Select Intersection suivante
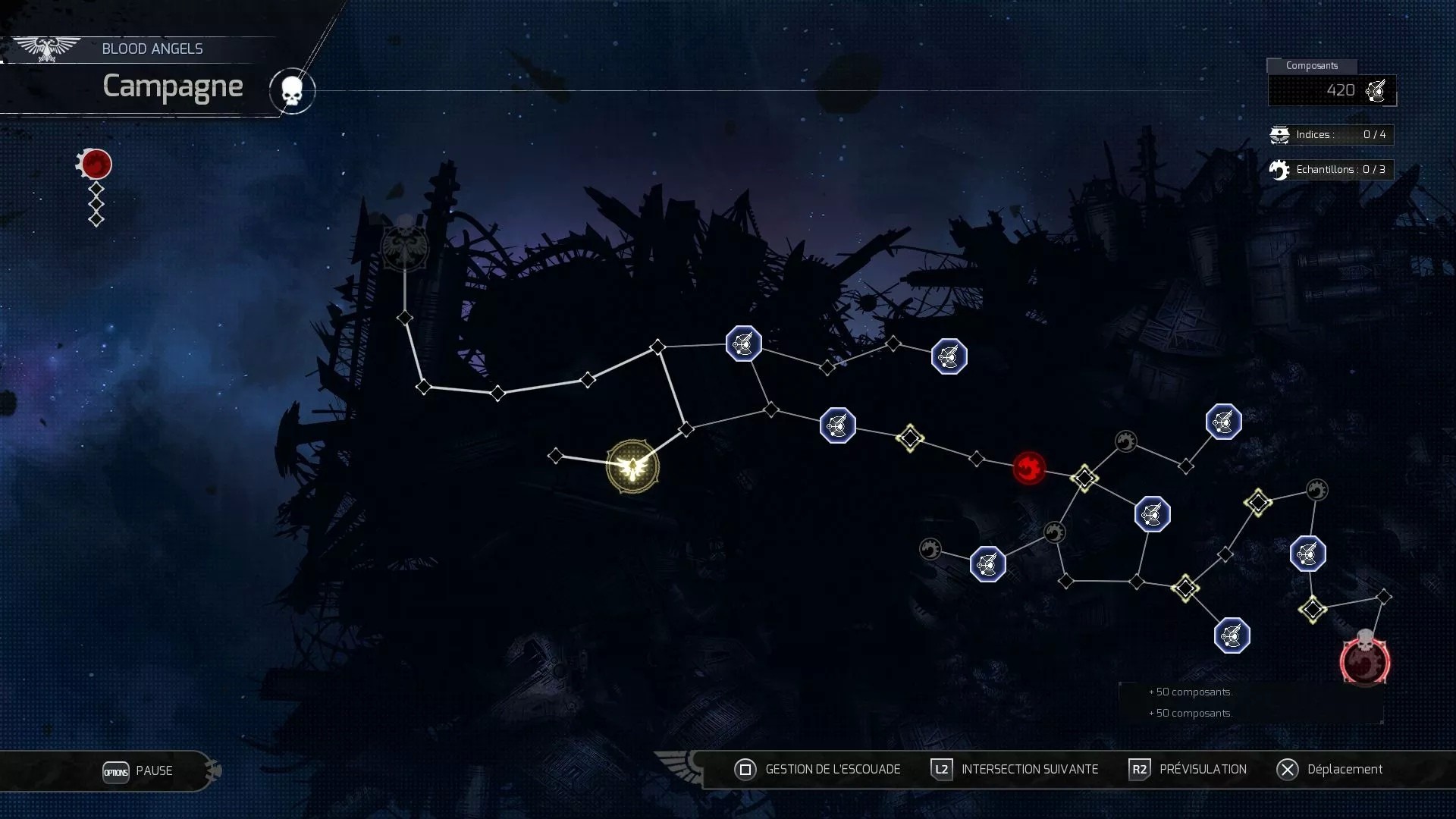Image resolution: width=1456 pixels, height=819 pixels. pos(1030,769)
